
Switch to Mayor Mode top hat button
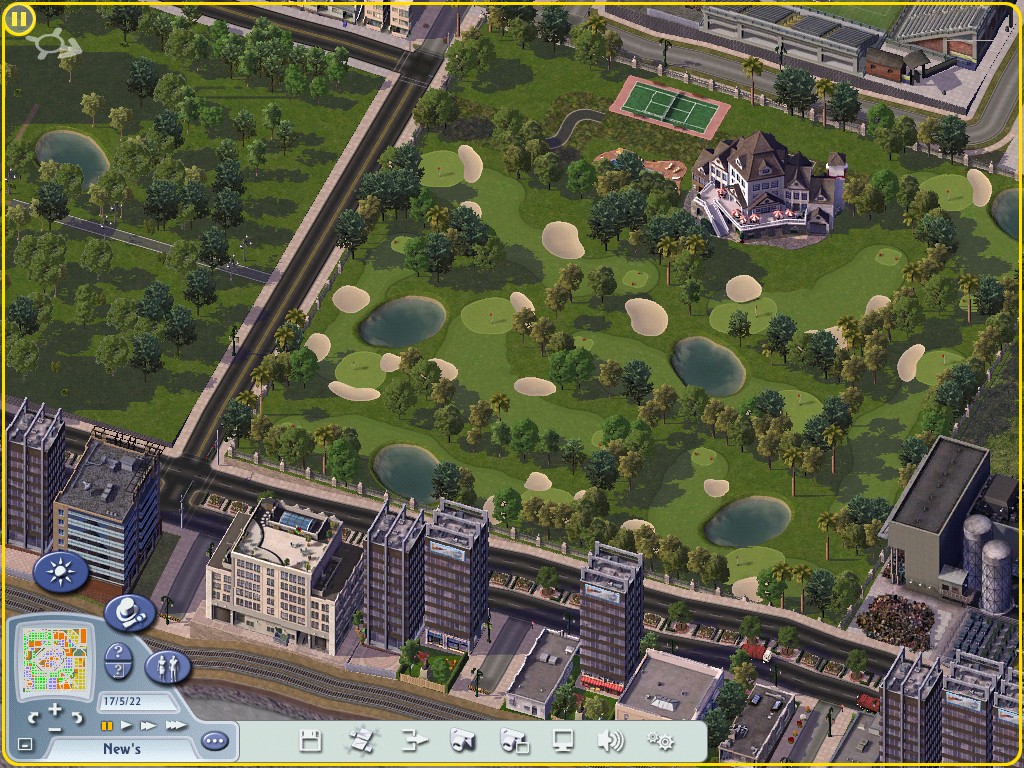129,611
